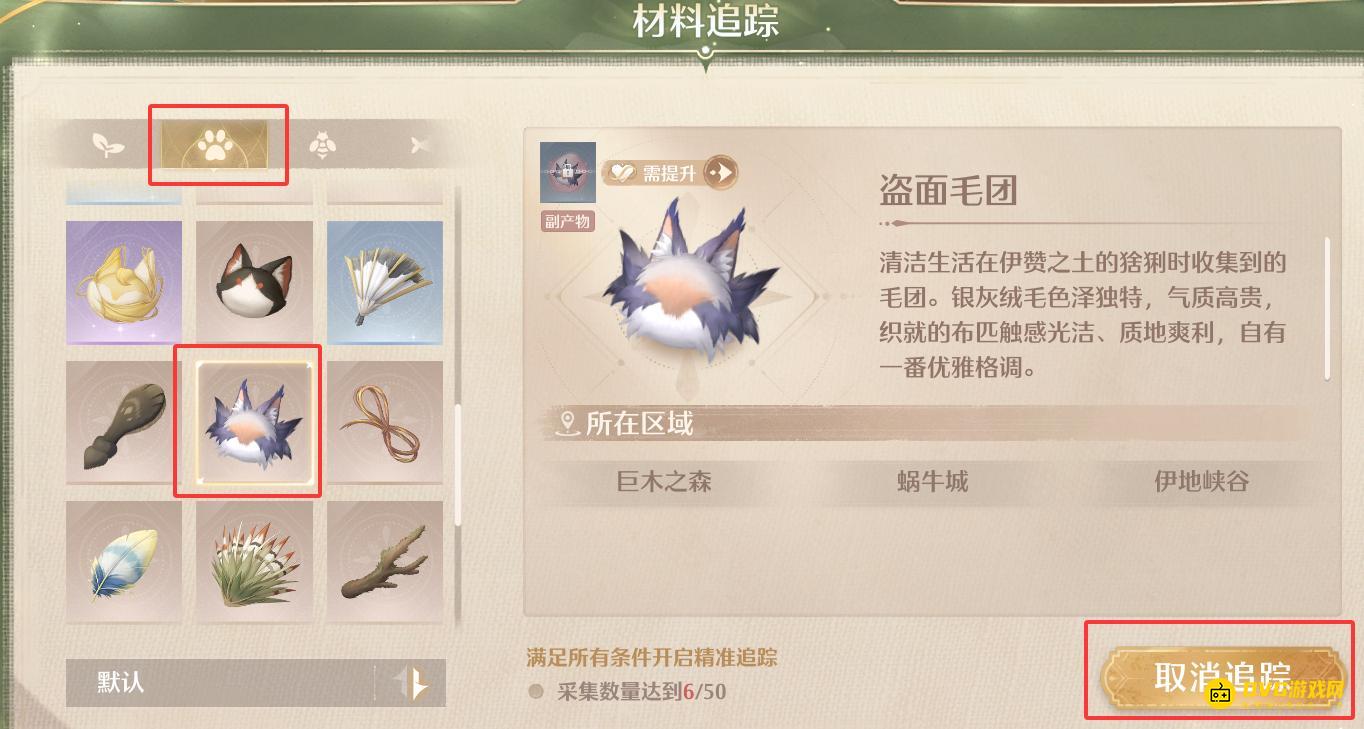Open the 巨木之森 region entry

(x=662, y=482)
